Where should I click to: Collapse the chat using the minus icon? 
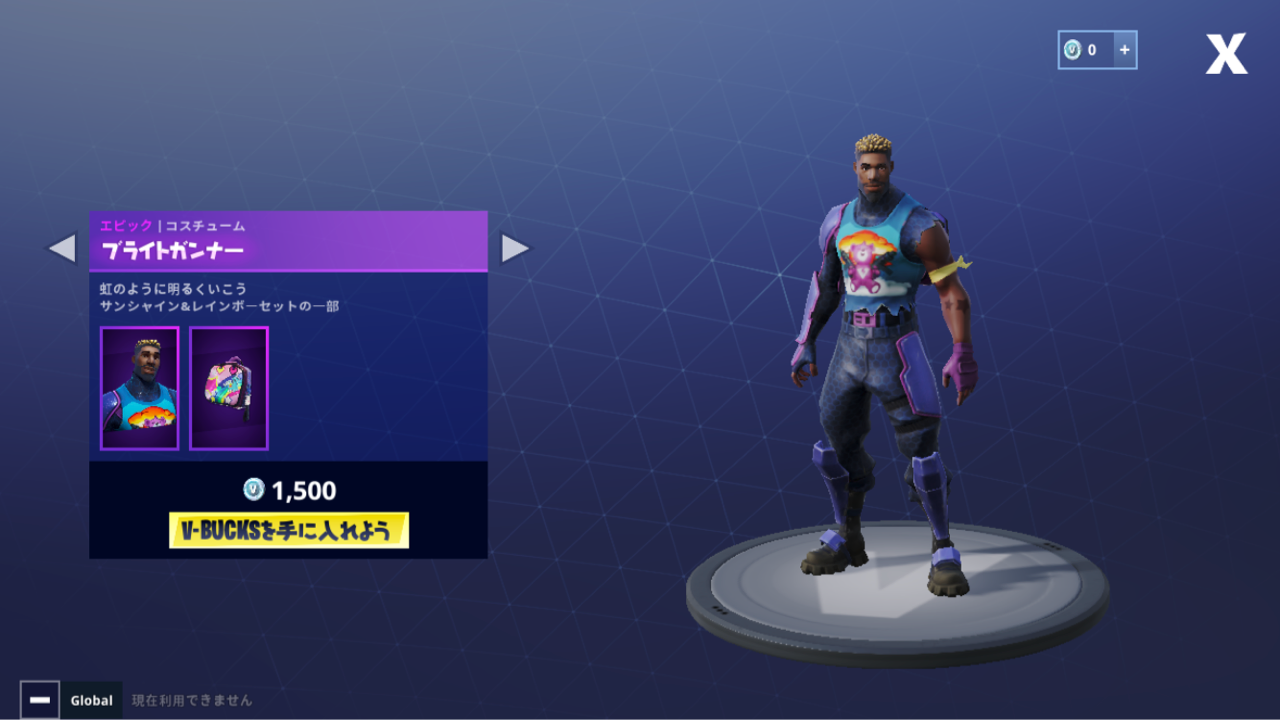click(39, 700)
